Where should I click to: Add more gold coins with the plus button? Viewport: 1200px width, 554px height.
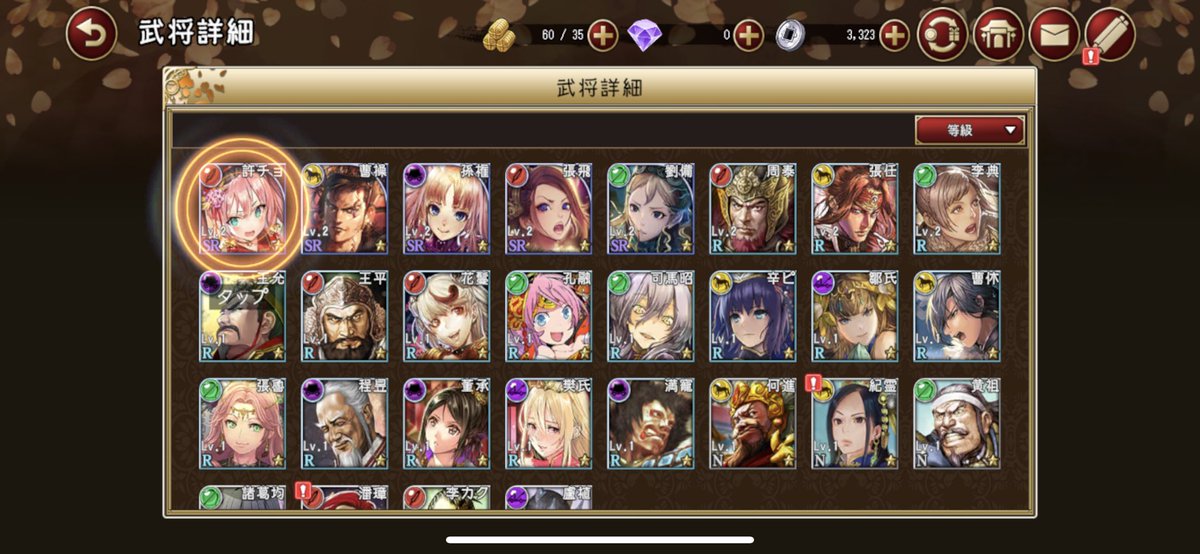click(603, 36)
